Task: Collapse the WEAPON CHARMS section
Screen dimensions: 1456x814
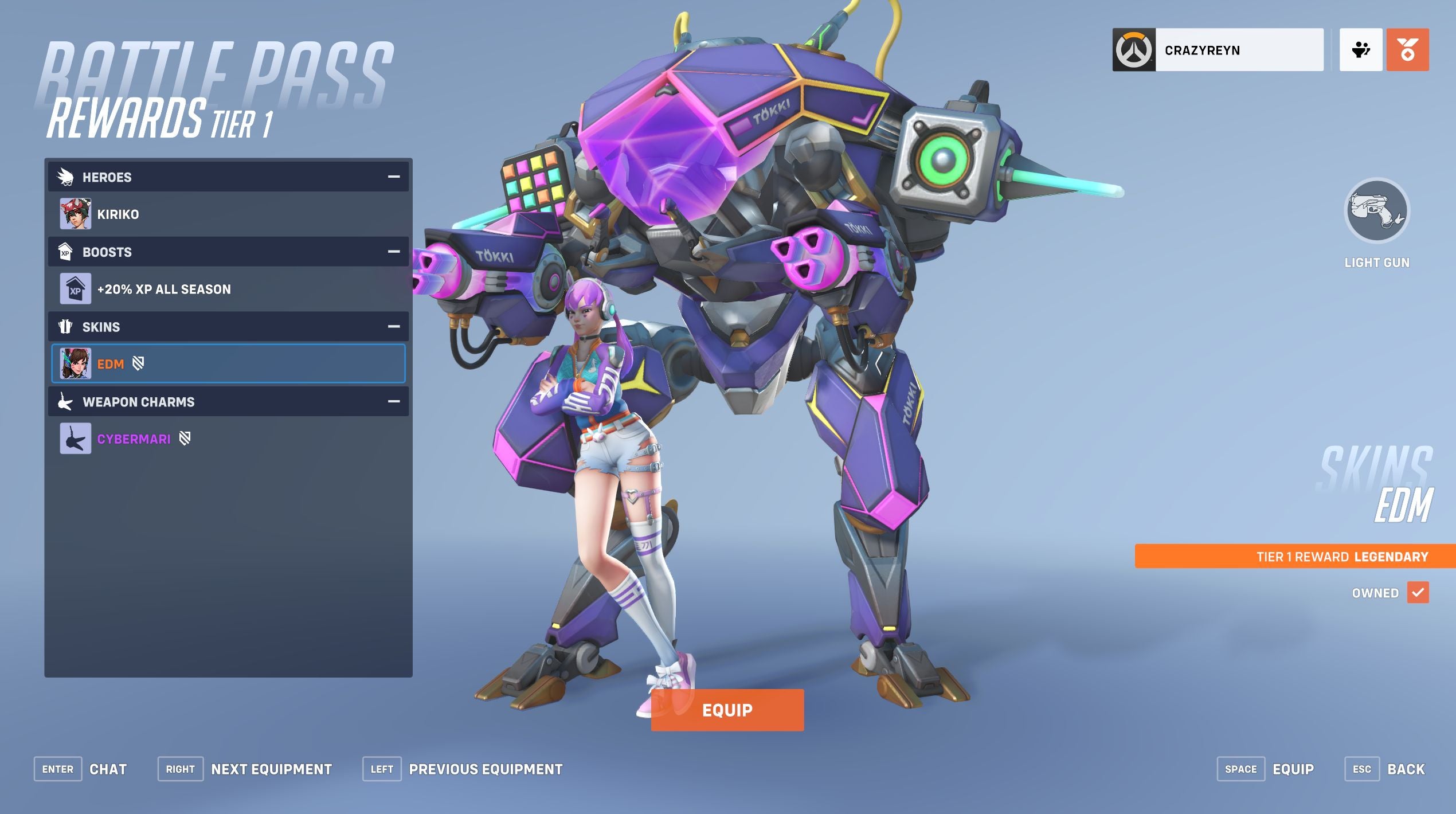Action: click(393, 401)
